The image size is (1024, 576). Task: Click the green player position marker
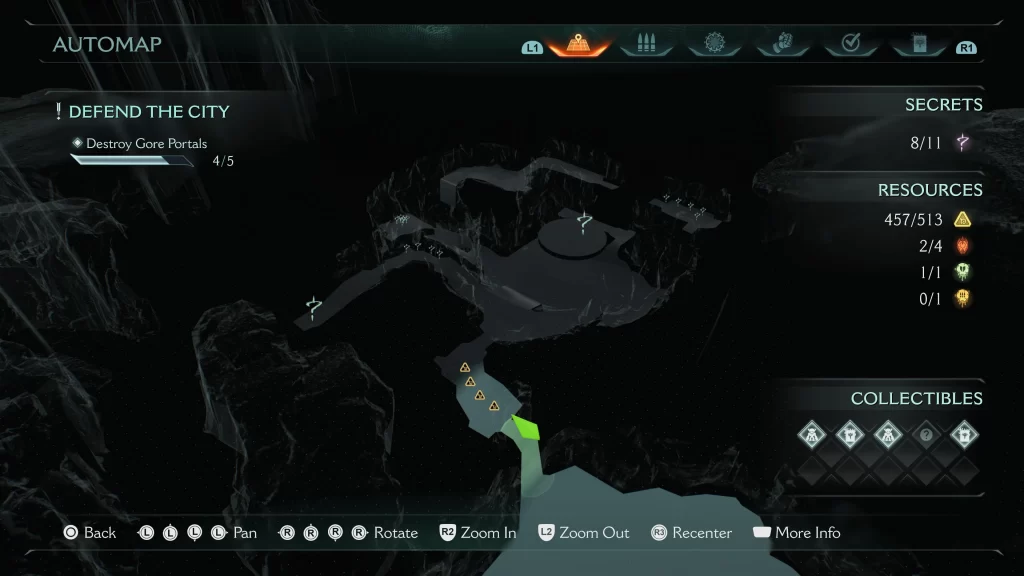pyautogui.click(x=526, y=428)
